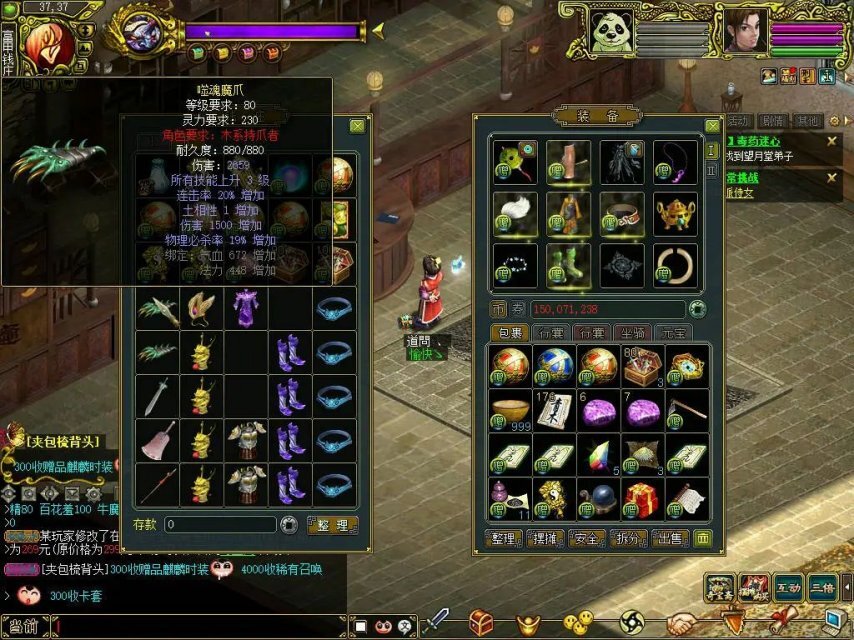Select the 包裹 bag tab
Image resolution: width=854 pixels, height=640 pixels.
511,333
